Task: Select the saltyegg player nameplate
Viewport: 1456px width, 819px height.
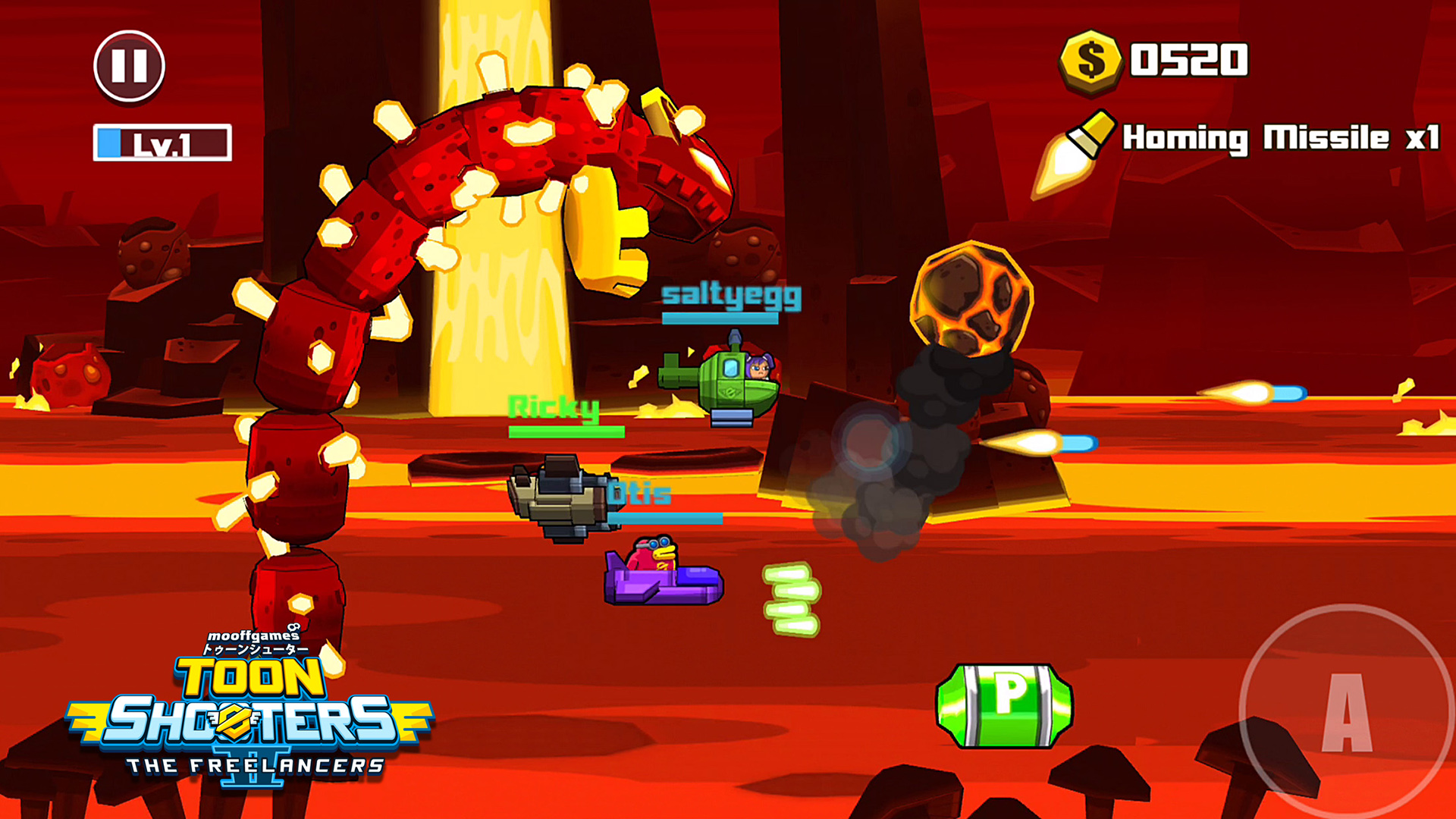Action: pos(730,299)
